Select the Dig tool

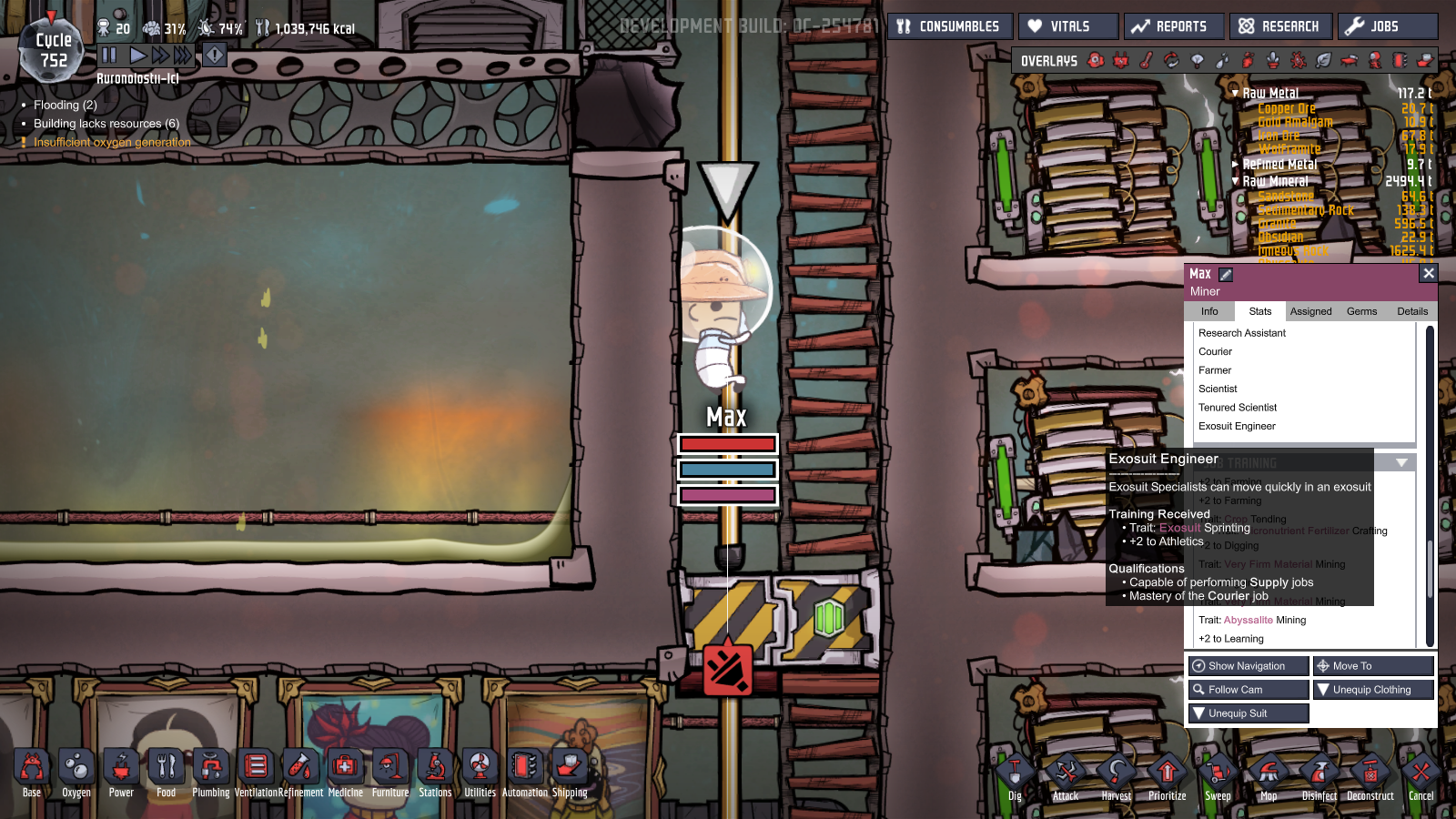click(1015, 772)
